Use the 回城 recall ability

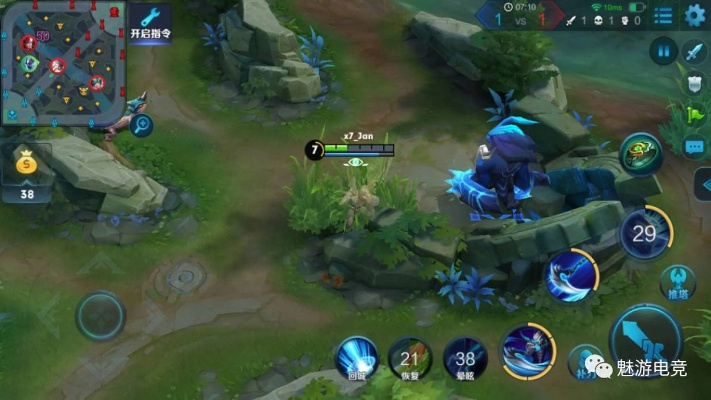(357, 357)
